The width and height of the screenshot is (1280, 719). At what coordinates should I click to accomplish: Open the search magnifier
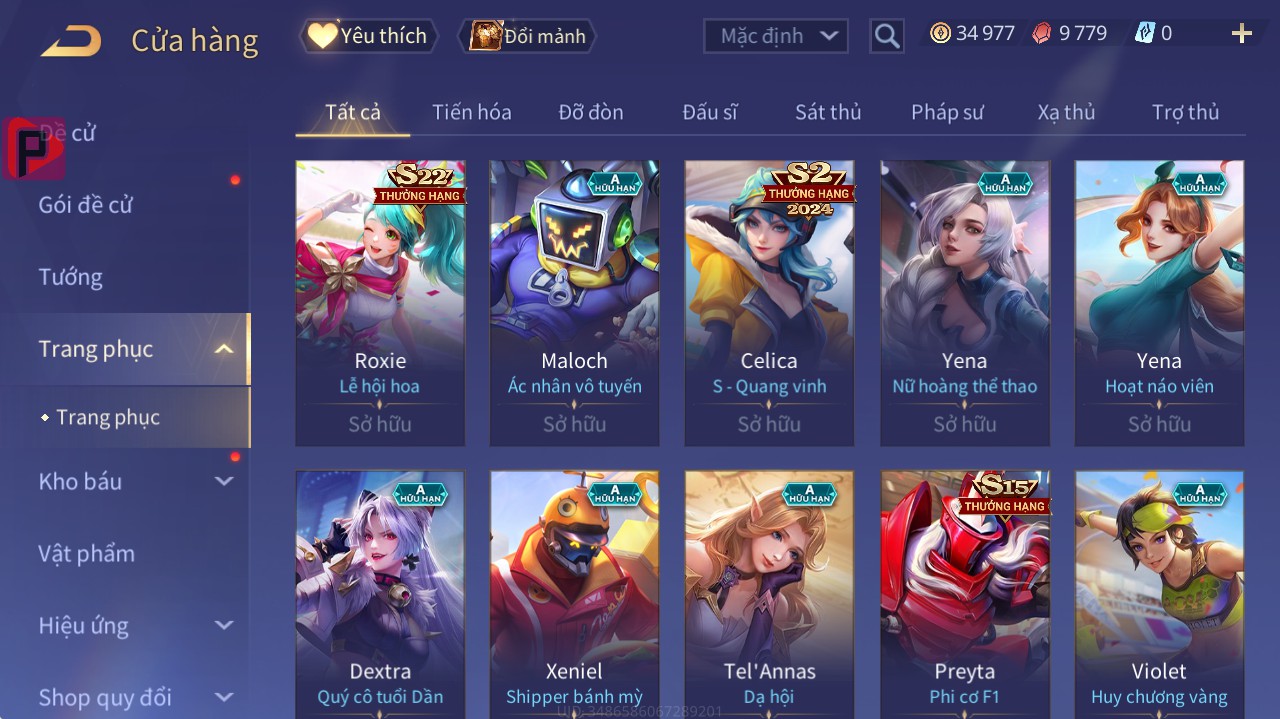point(886,36)
